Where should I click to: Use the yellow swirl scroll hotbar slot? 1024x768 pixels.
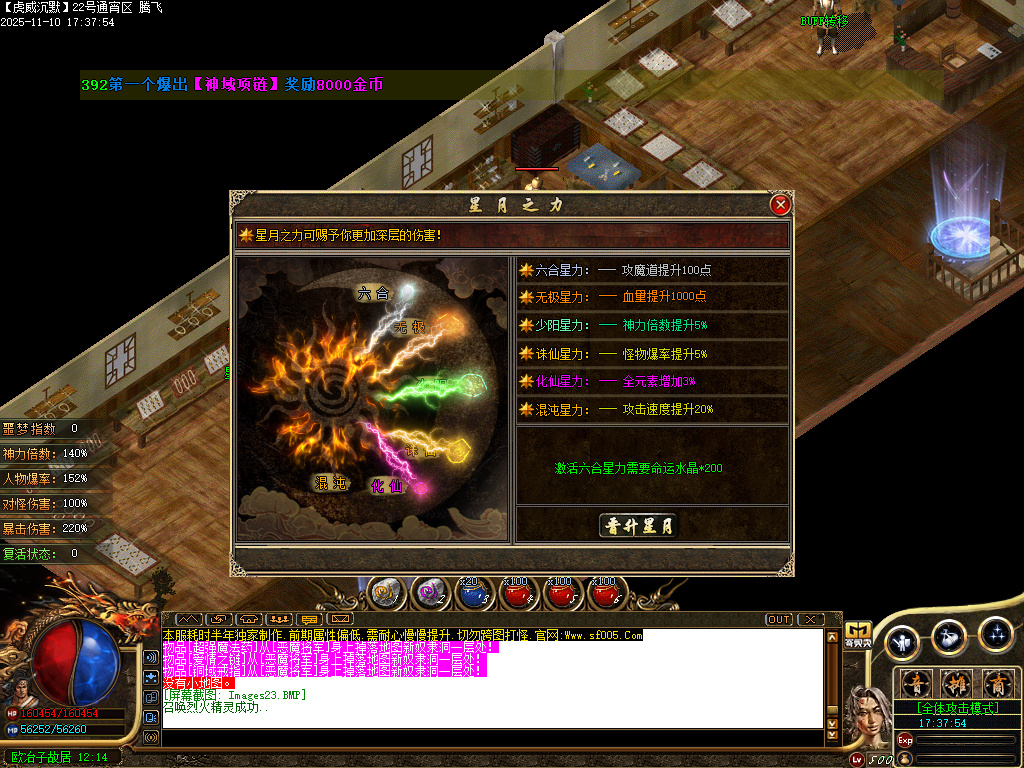[385, 593]
